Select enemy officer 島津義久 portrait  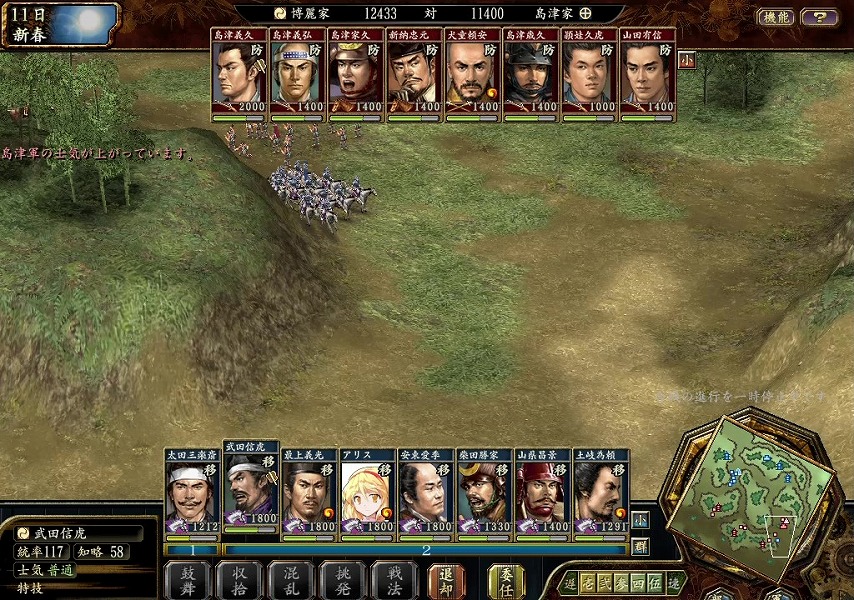[238, 76]
